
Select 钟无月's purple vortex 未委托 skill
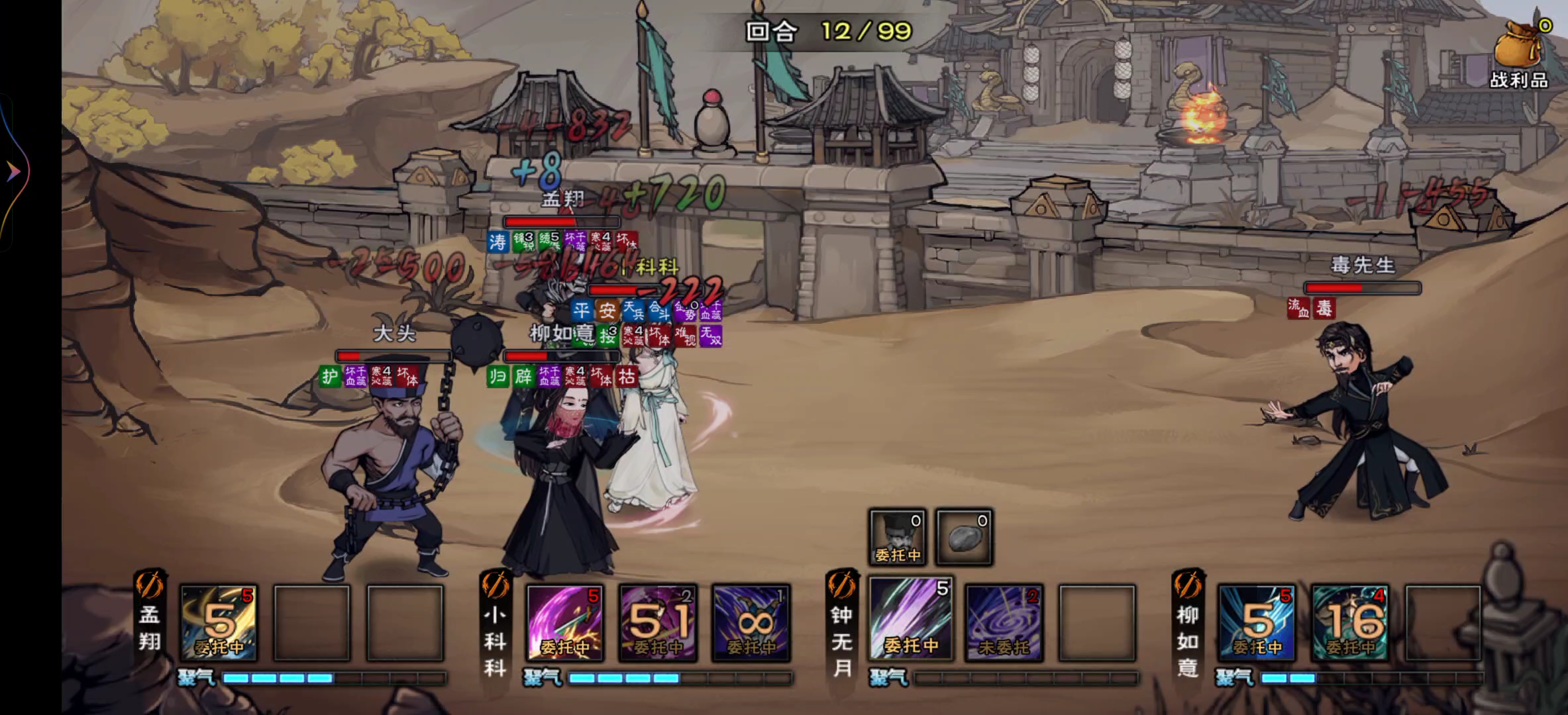tap(1004, 622)
